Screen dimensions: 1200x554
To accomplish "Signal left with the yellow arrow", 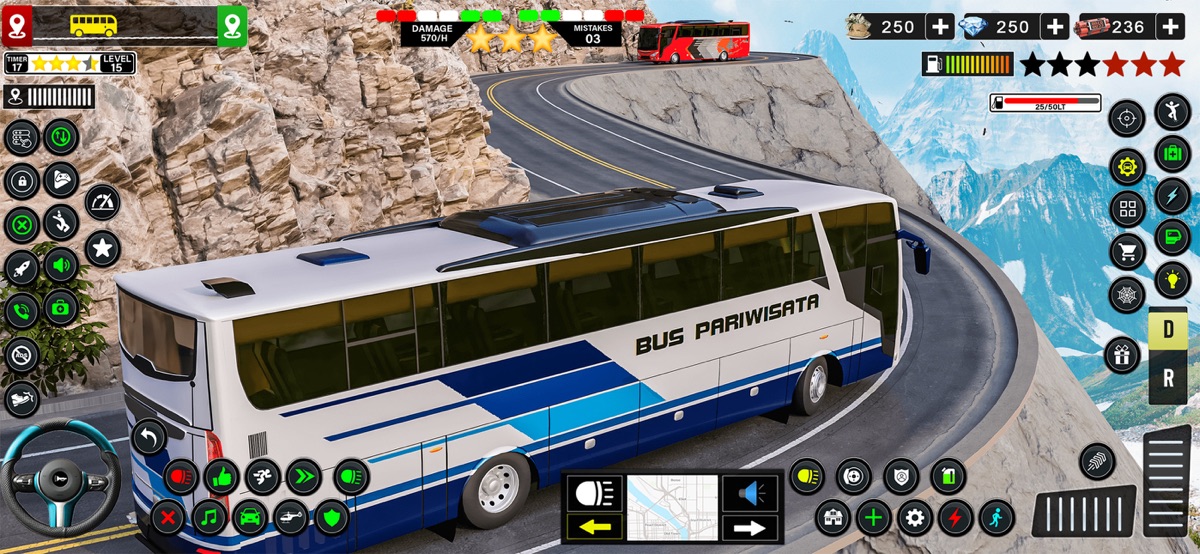I will 594,526.
